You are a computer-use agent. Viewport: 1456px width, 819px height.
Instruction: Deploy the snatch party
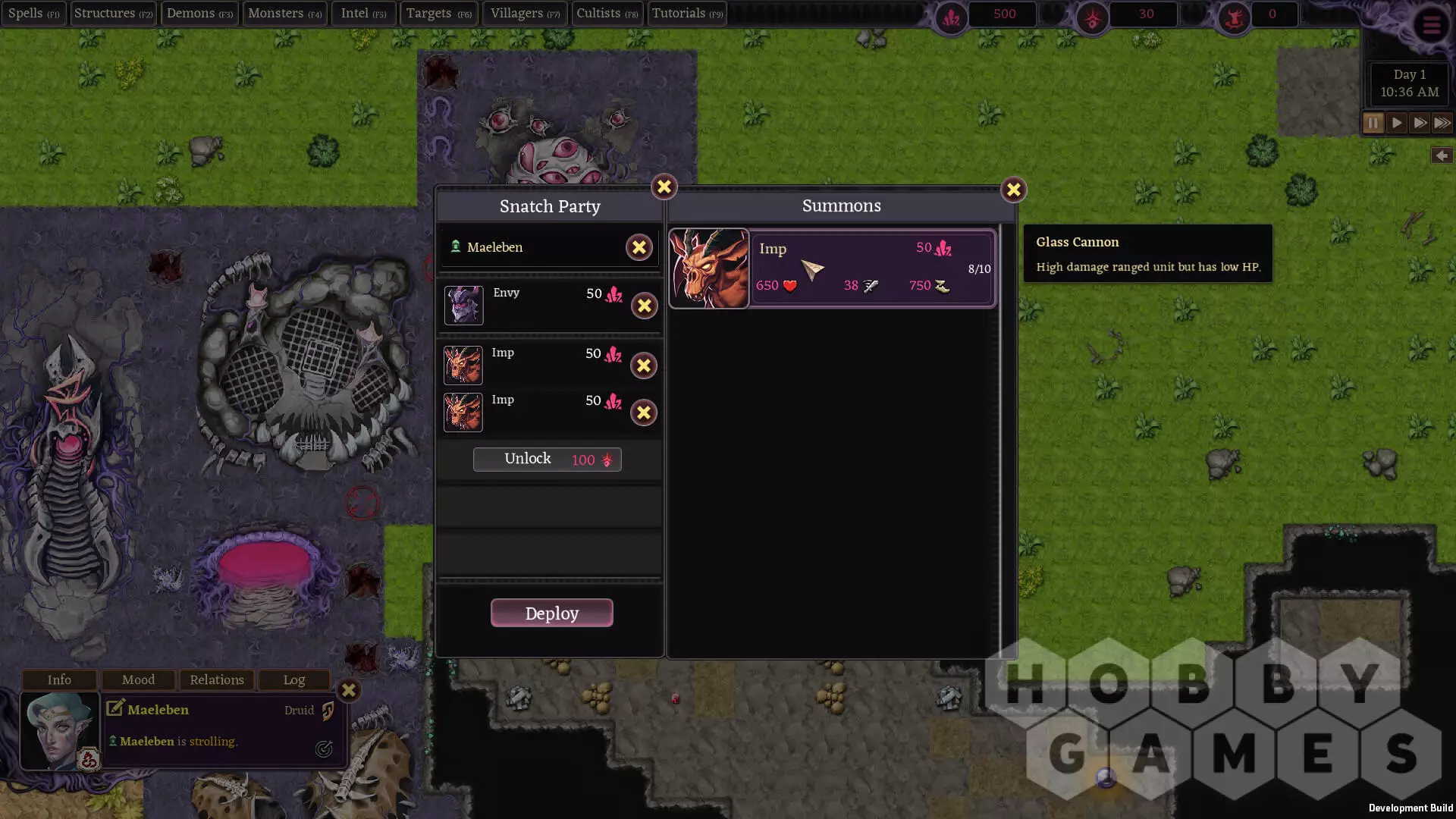551,613
